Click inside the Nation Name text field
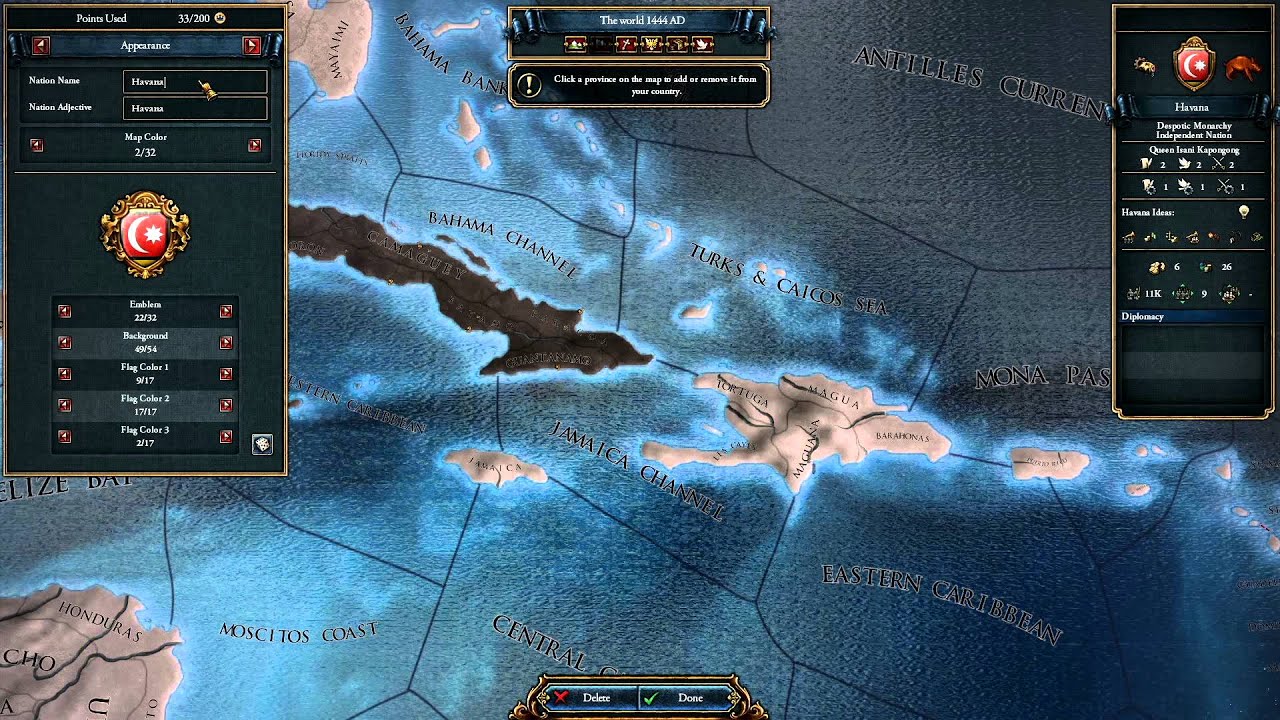 tap(195, 81)
